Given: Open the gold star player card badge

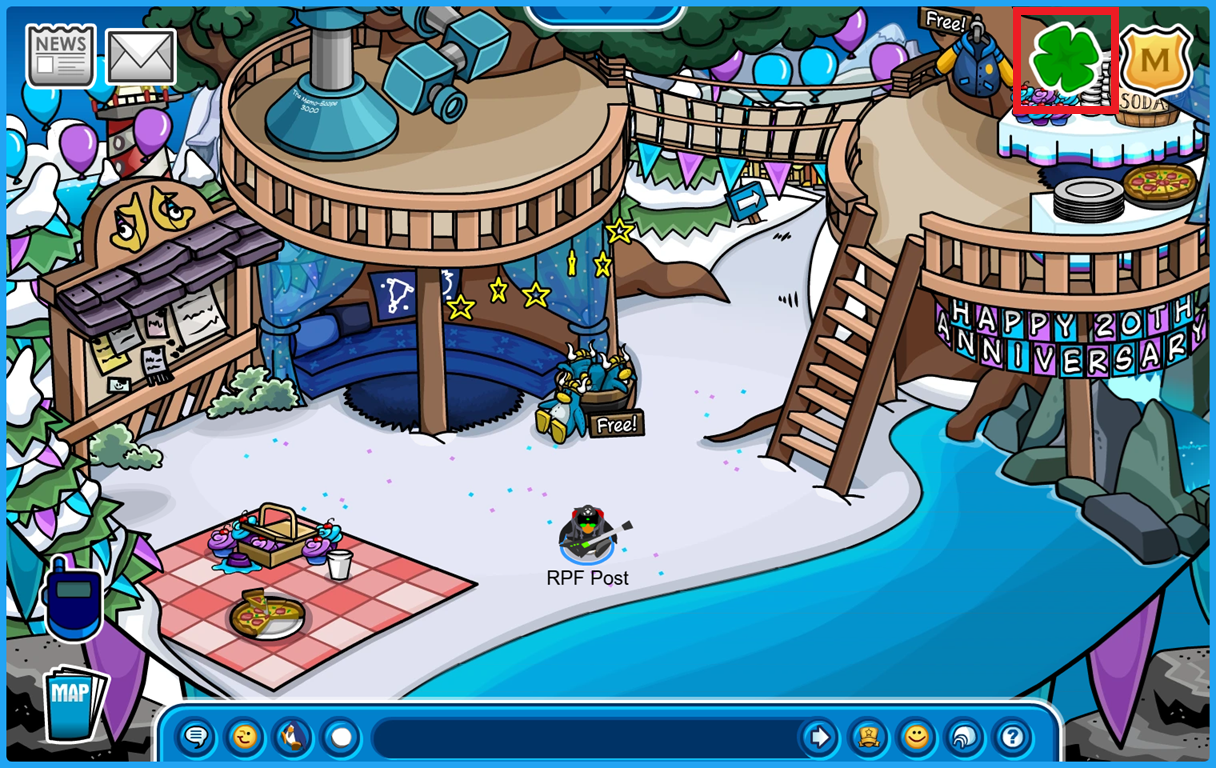Looking at the screenshot, I should 868,738.
